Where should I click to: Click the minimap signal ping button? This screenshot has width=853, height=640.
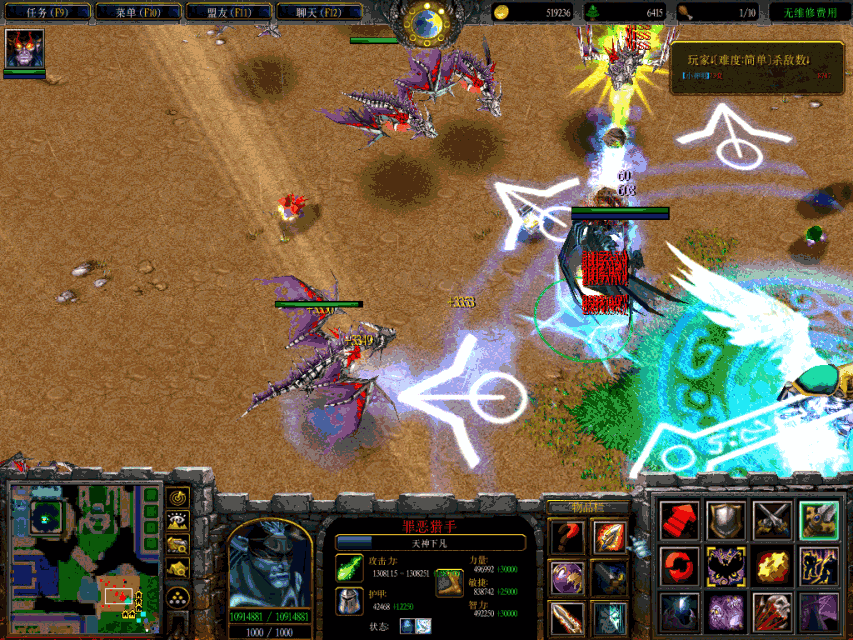pos(179,497)
